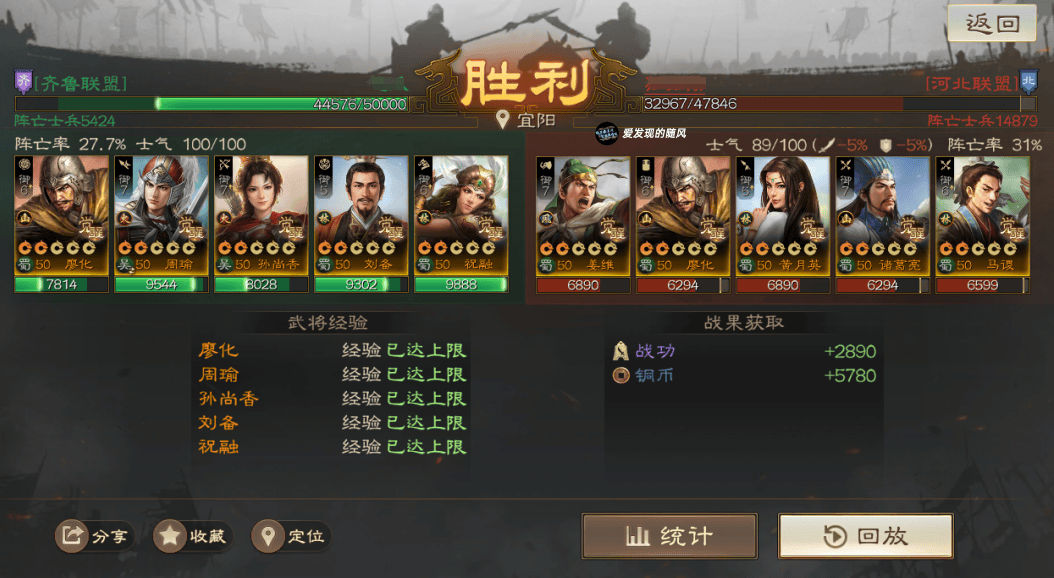This screenshot has height=578, width=1054.
Task: Watch the battle 回放 replay
Action: click(x=865, y=536)
